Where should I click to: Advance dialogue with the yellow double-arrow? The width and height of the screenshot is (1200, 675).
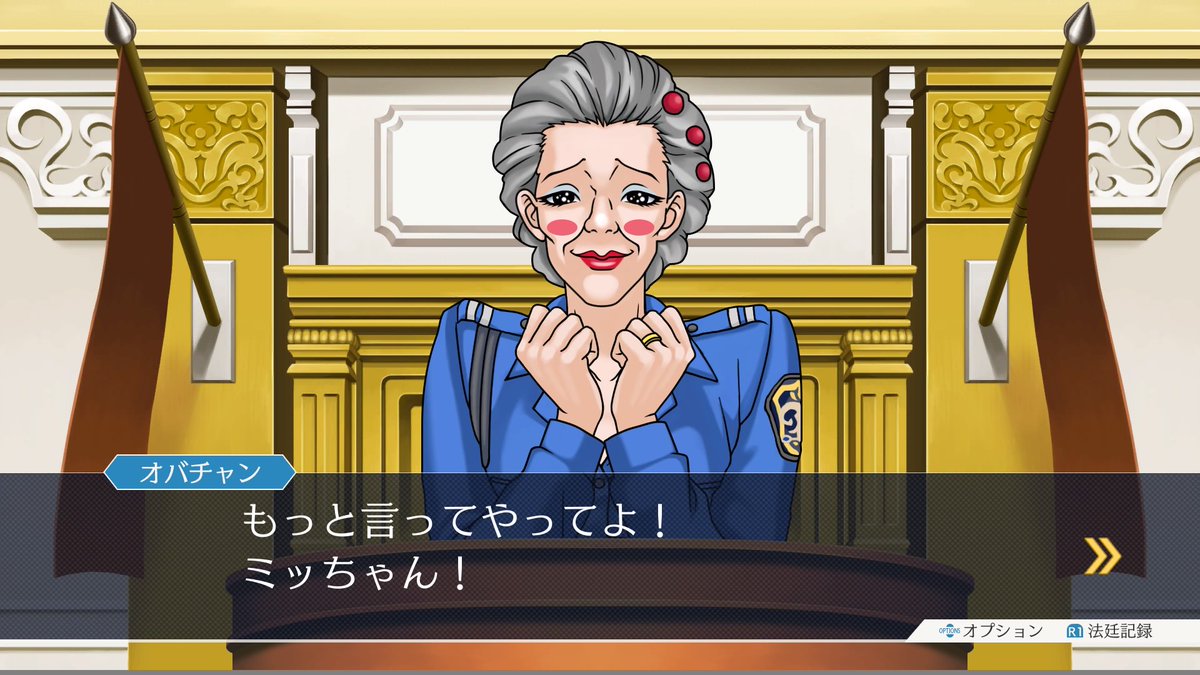1102,556
